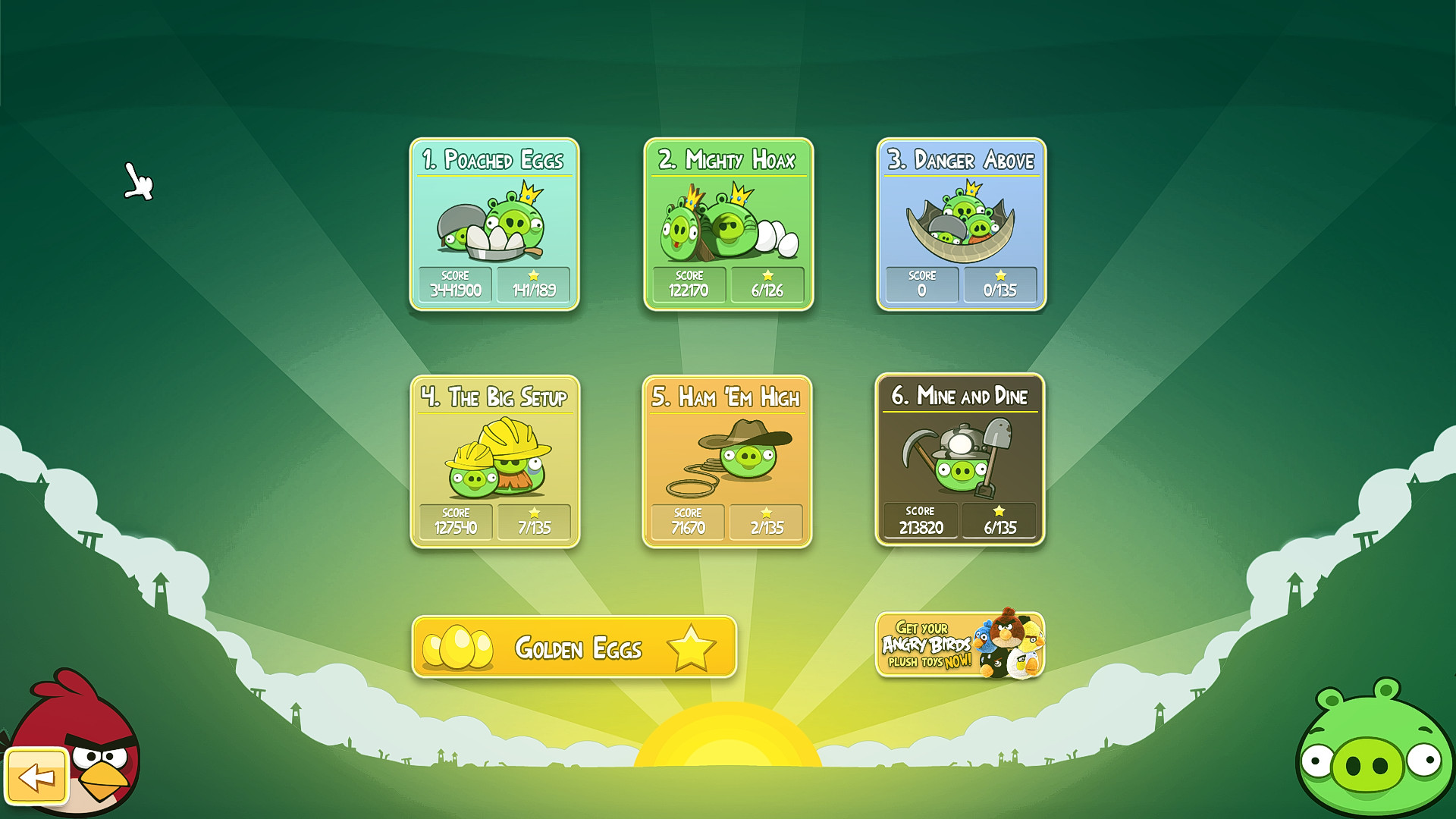
Task: Open the Danger Above episode
Action: click(x=959, y=220)
